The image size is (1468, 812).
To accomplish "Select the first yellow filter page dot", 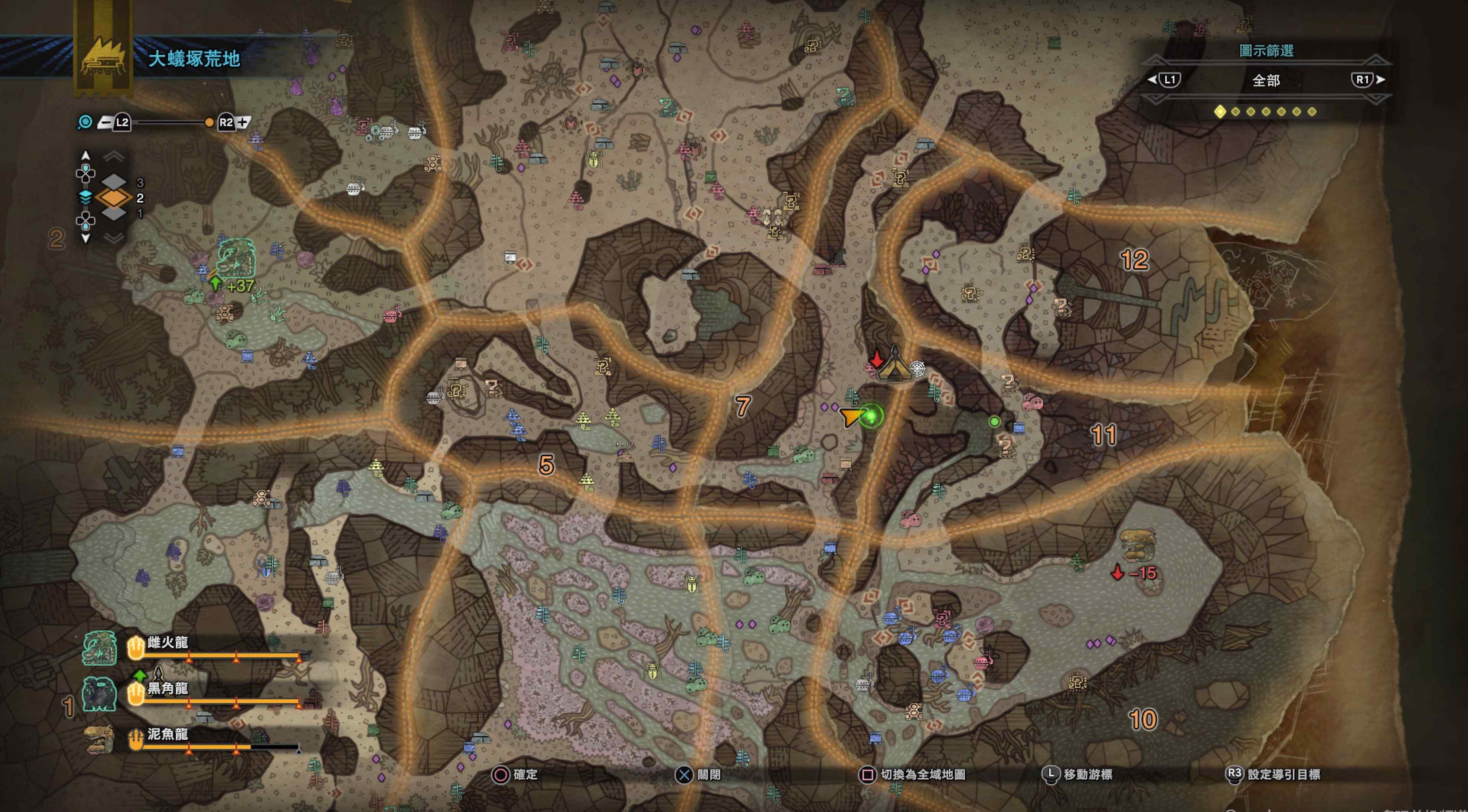I will click(x=1220, y=112).
